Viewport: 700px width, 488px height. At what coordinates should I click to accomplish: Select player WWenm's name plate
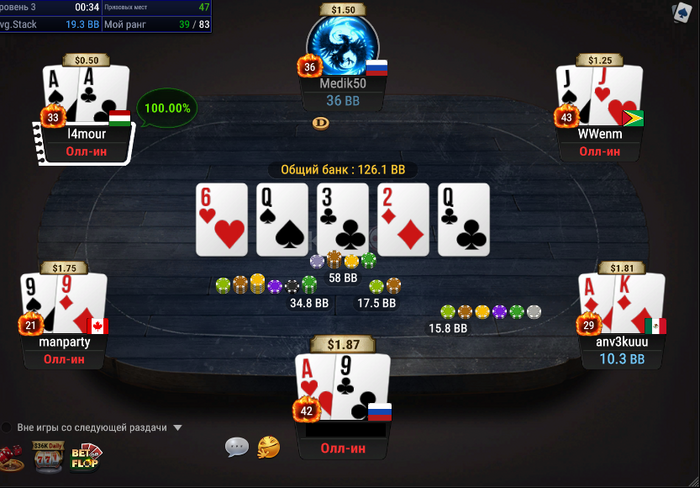tap(599, 133)
